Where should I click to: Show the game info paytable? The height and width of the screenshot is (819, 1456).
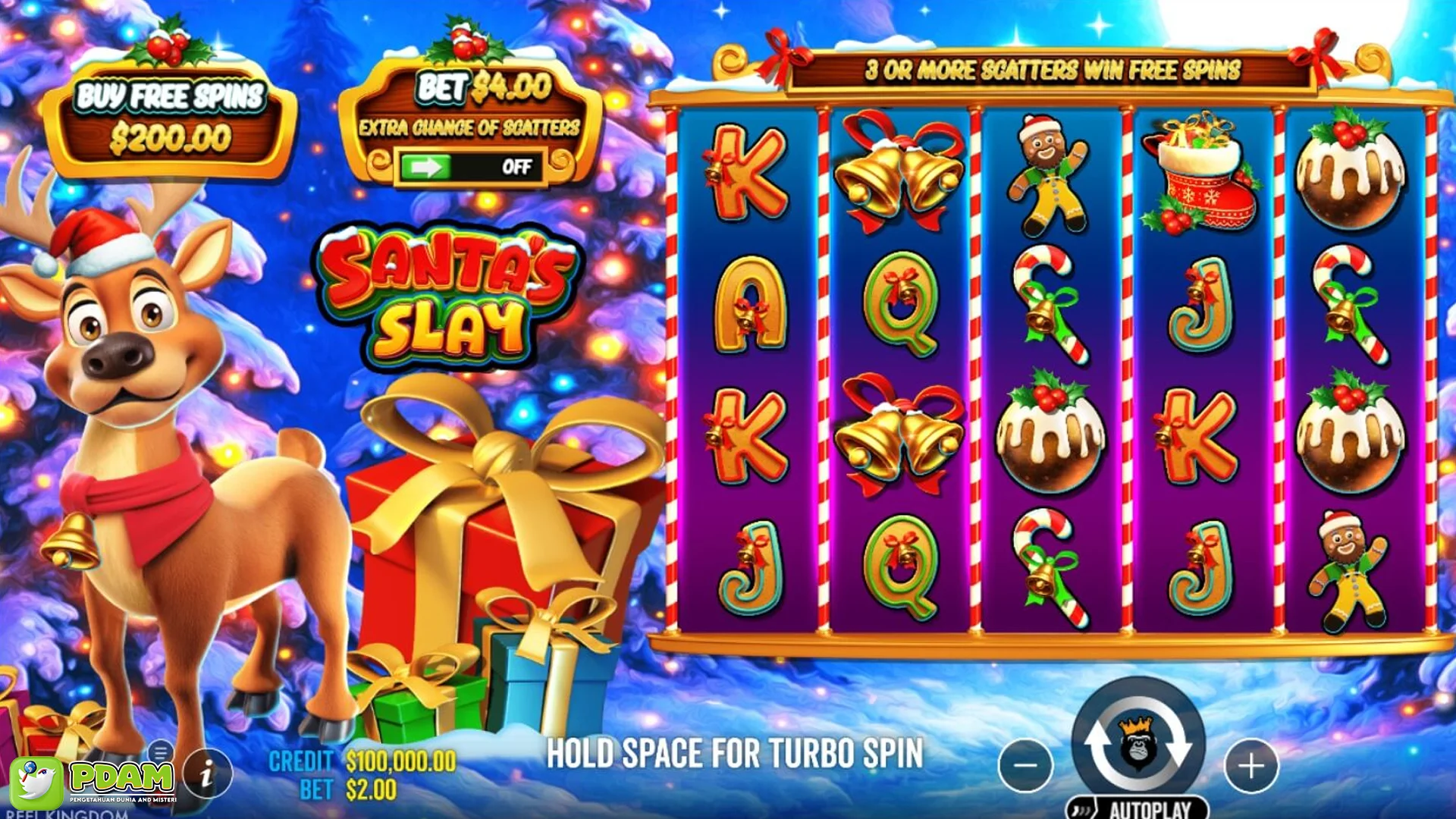(206, 773)
